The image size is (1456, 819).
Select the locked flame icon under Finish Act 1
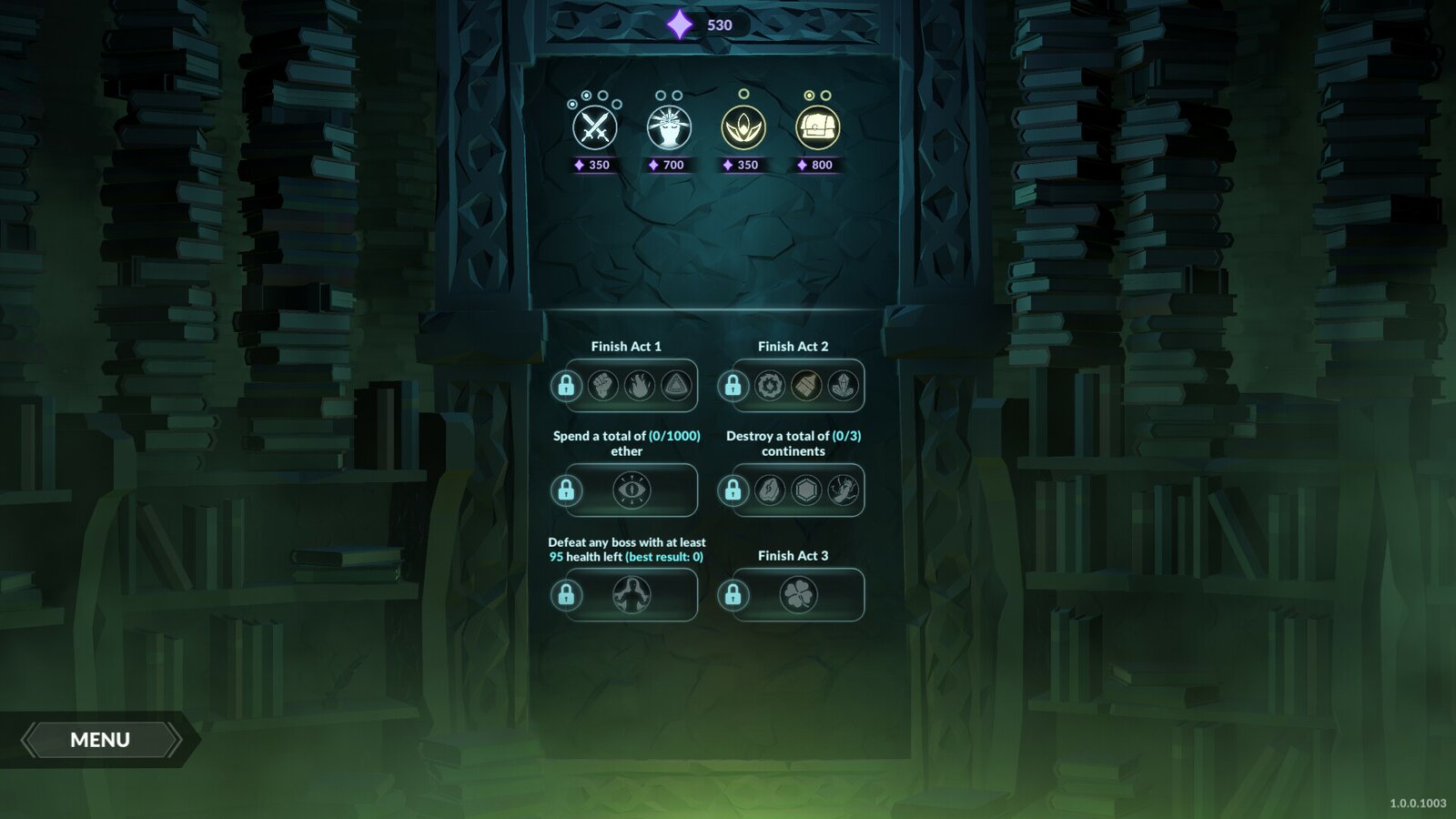639,386
